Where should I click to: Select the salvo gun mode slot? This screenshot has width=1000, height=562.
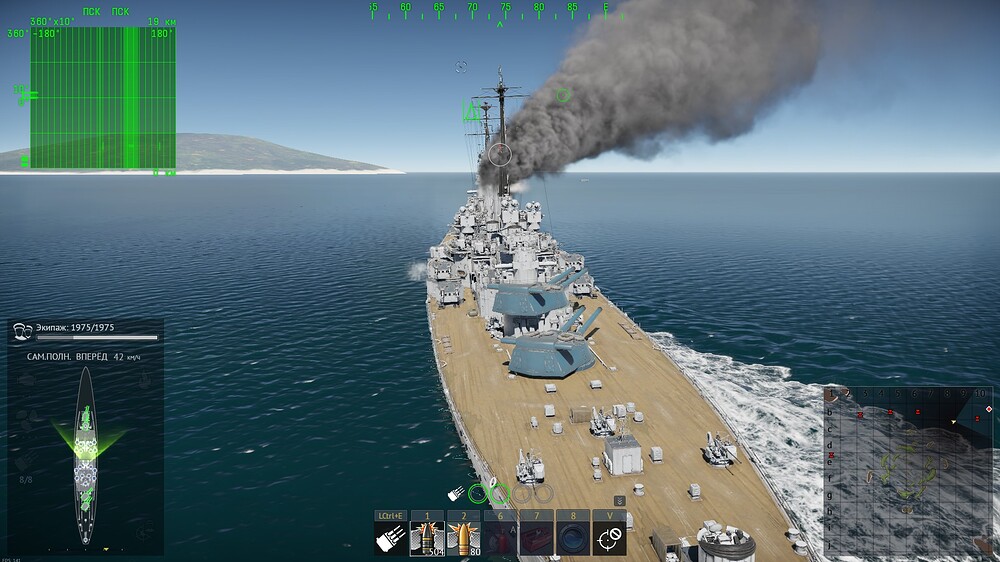coord(390,538)
